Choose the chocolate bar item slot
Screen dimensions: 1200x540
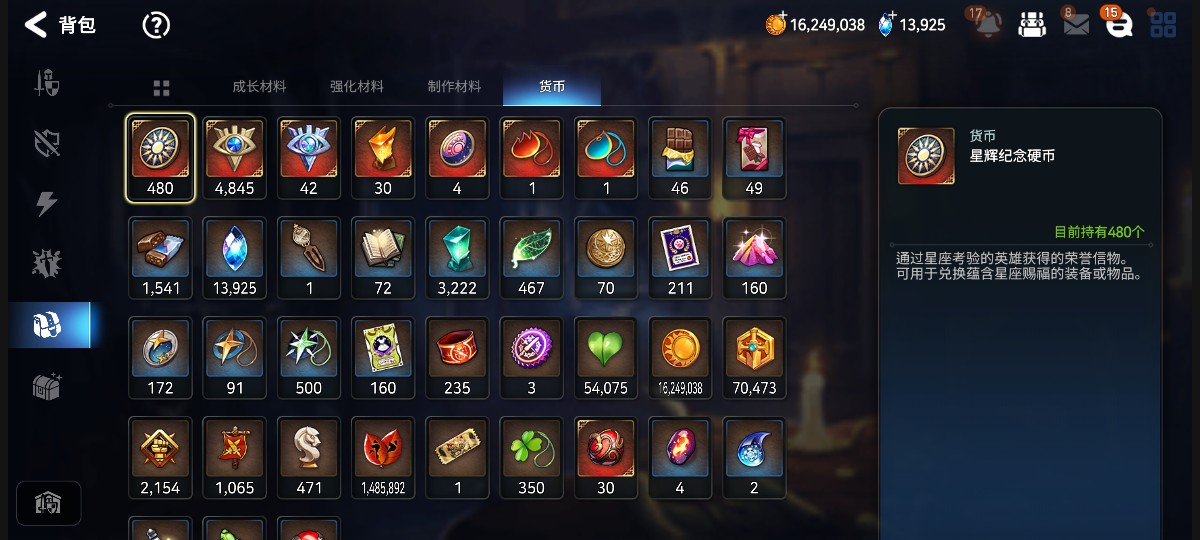680,158
